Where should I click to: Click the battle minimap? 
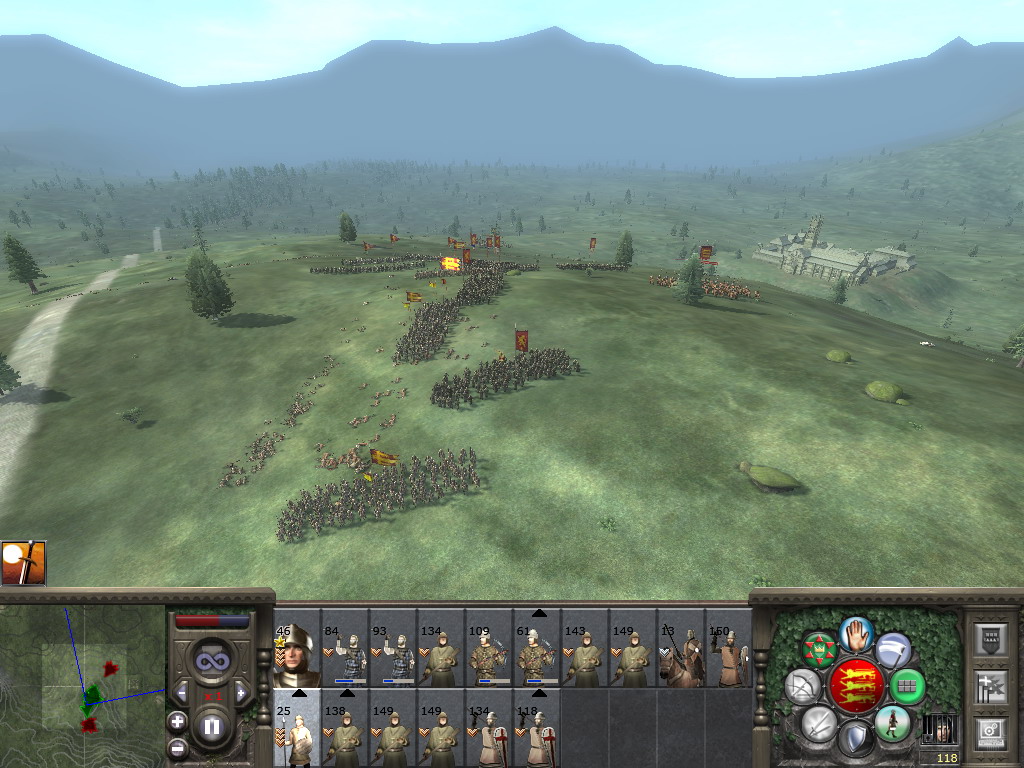coord(82,685)
